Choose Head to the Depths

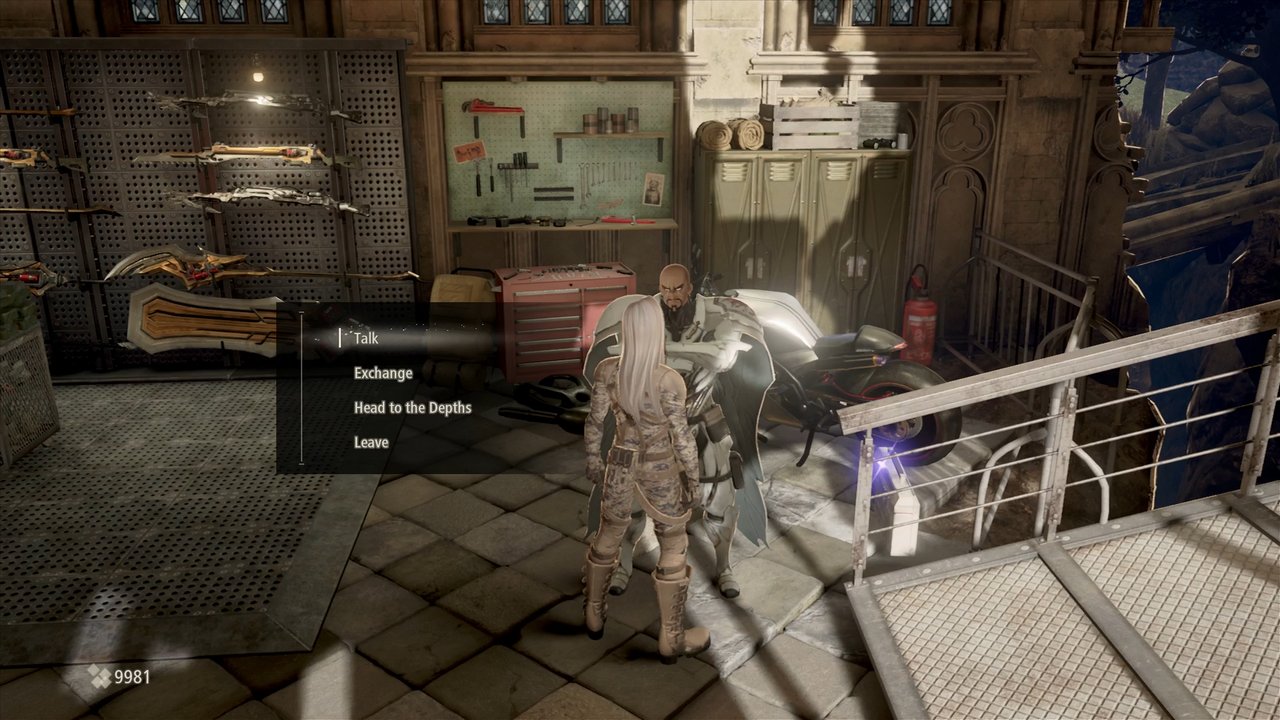click(x=412, y=408)
